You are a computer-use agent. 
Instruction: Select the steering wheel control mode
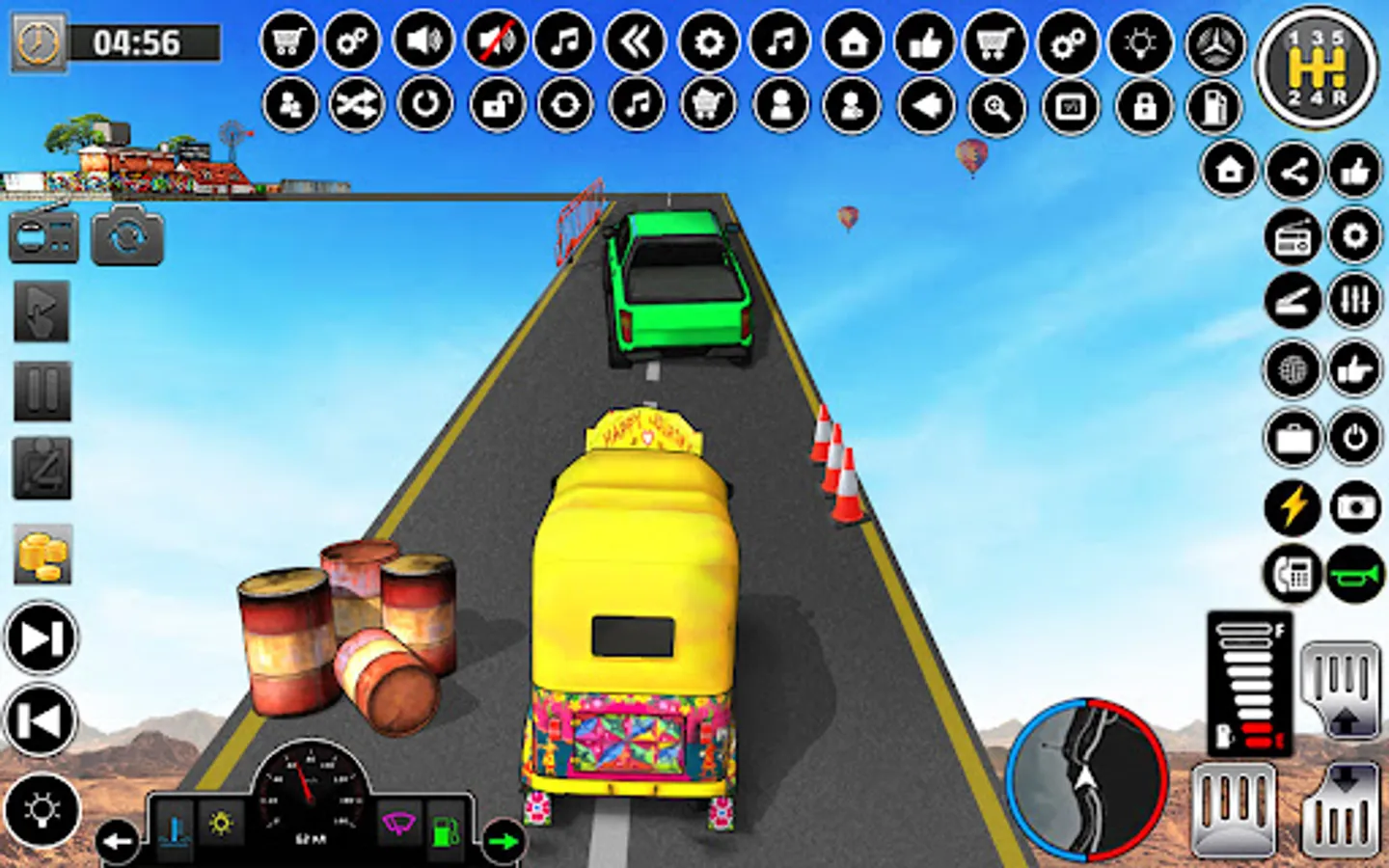coord(1215,42)
